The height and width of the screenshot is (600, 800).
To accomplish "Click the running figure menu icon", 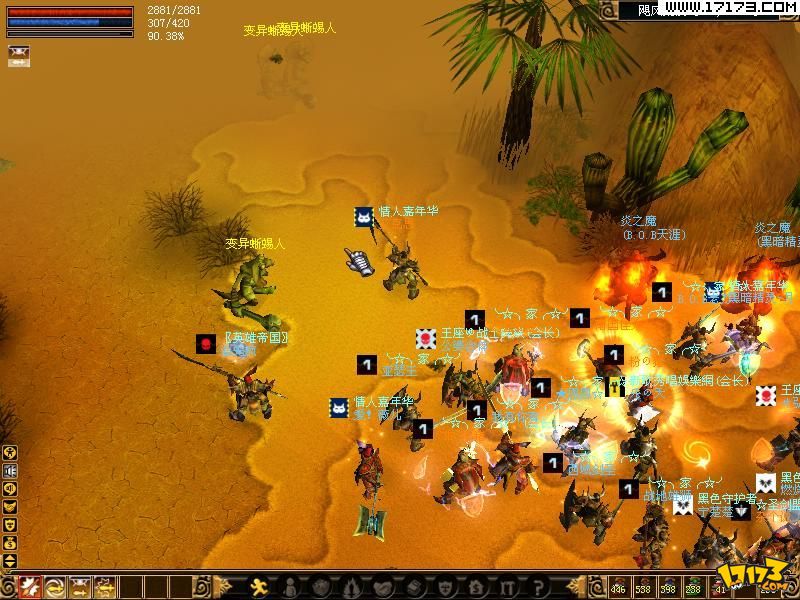I will [259, 587].
